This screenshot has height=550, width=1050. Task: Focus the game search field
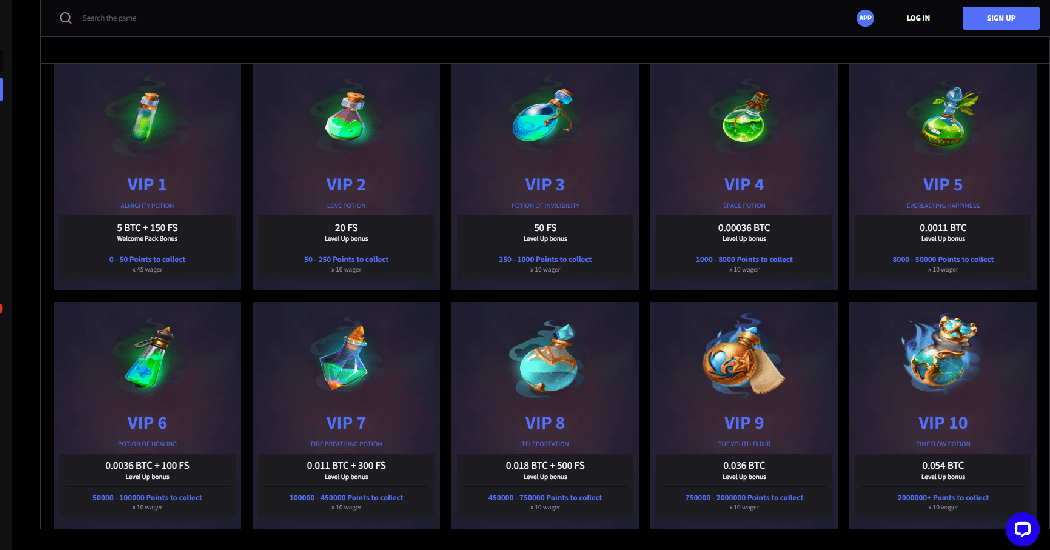coord(200,18)
